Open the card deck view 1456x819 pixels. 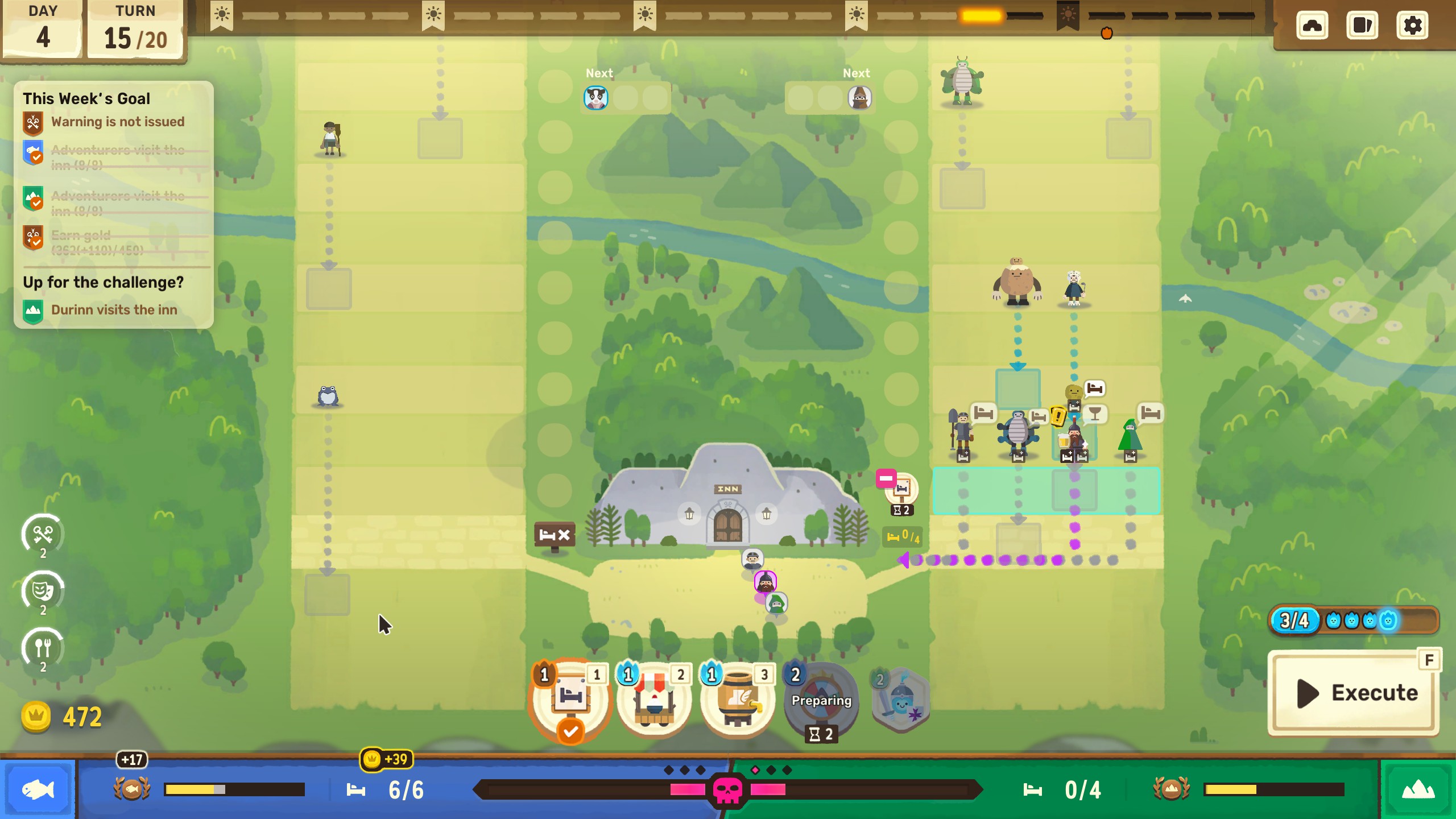pyautogui.click(x=1362, y=26)
